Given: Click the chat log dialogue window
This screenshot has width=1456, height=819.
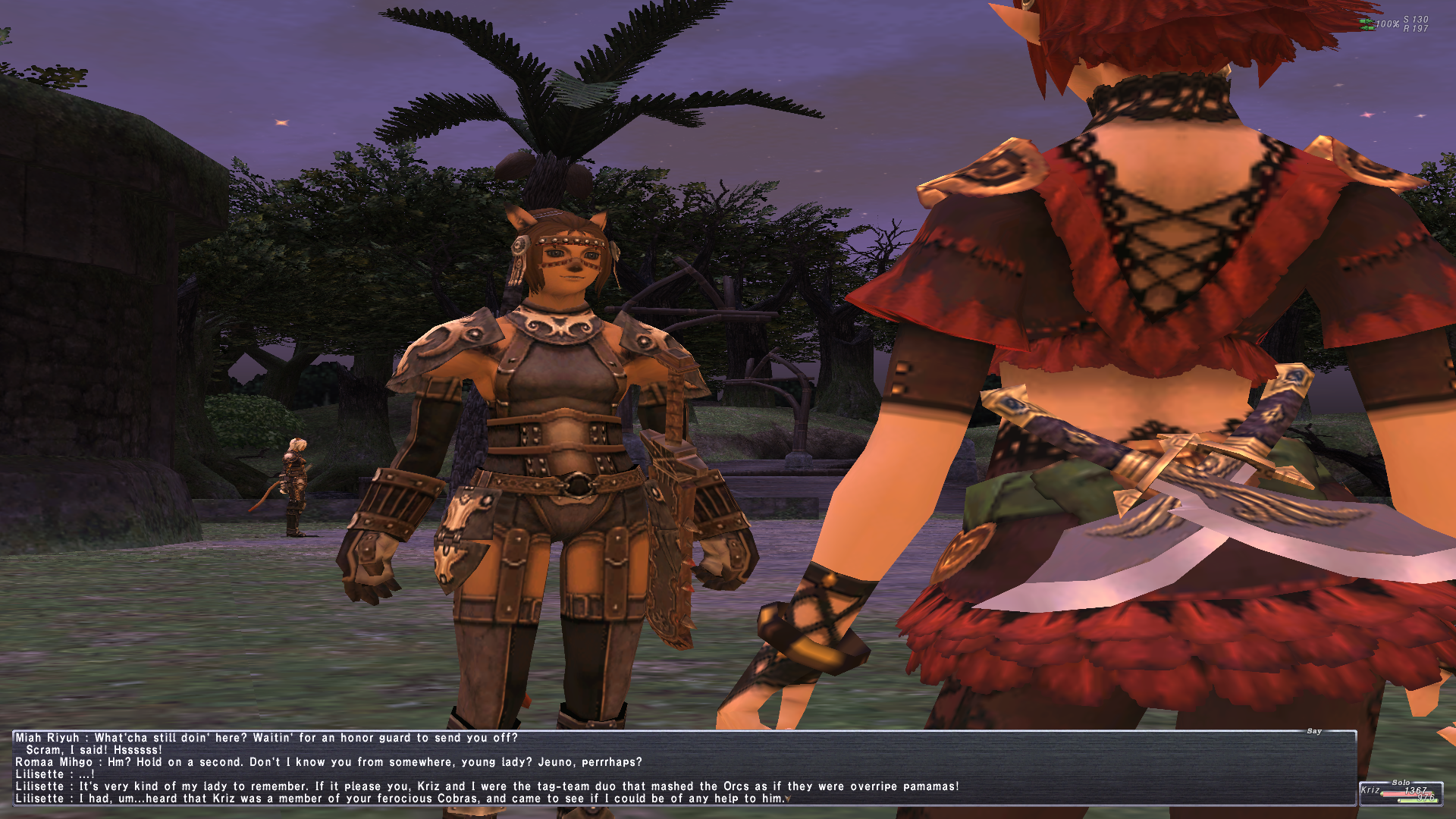Looking at the screenshot, I should [682, 767].
